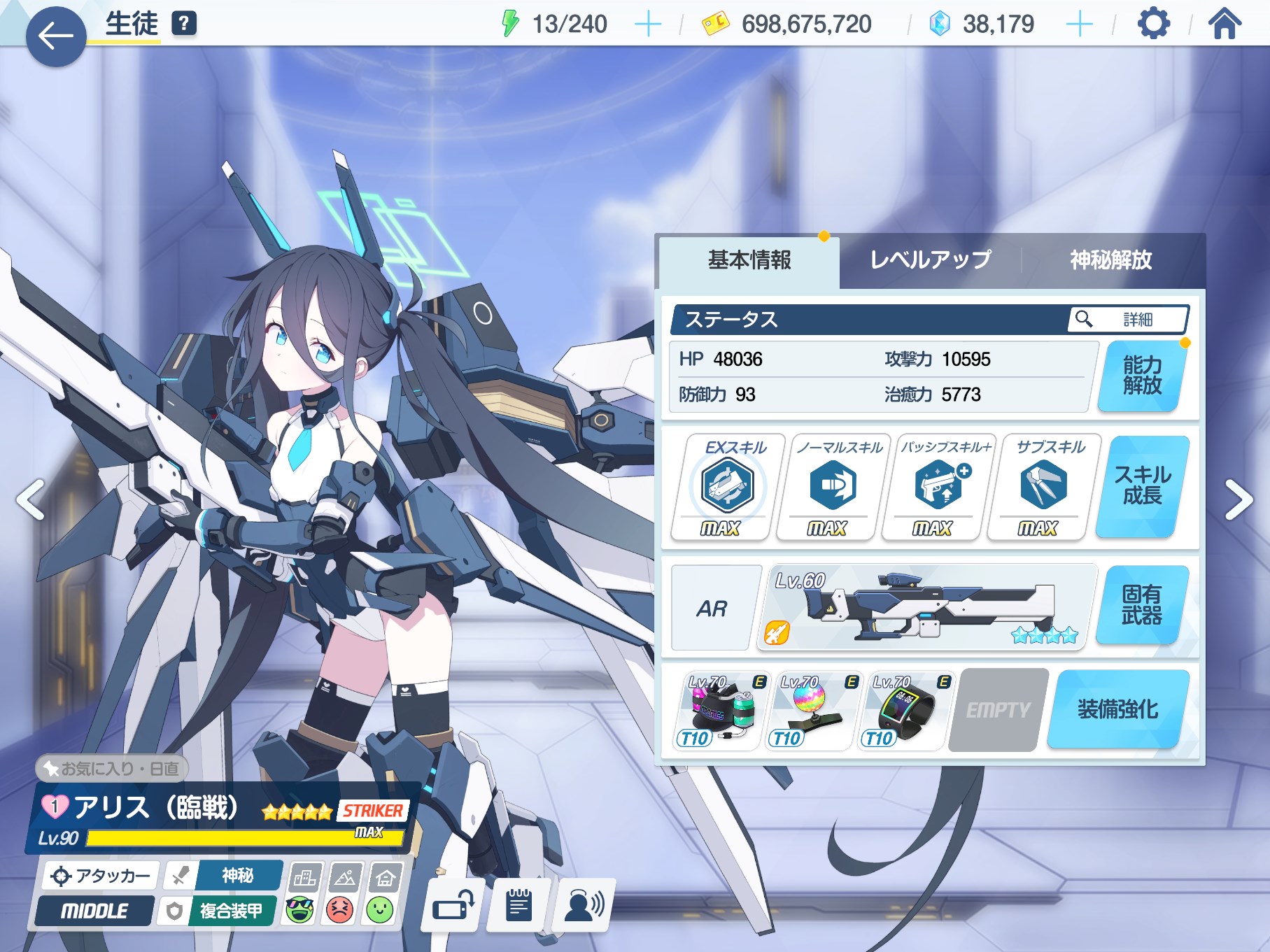Image resolution: width=1270 pixels, height=952 pixels.
Task: View the next student with right arrow
Action: [1238, 499]
